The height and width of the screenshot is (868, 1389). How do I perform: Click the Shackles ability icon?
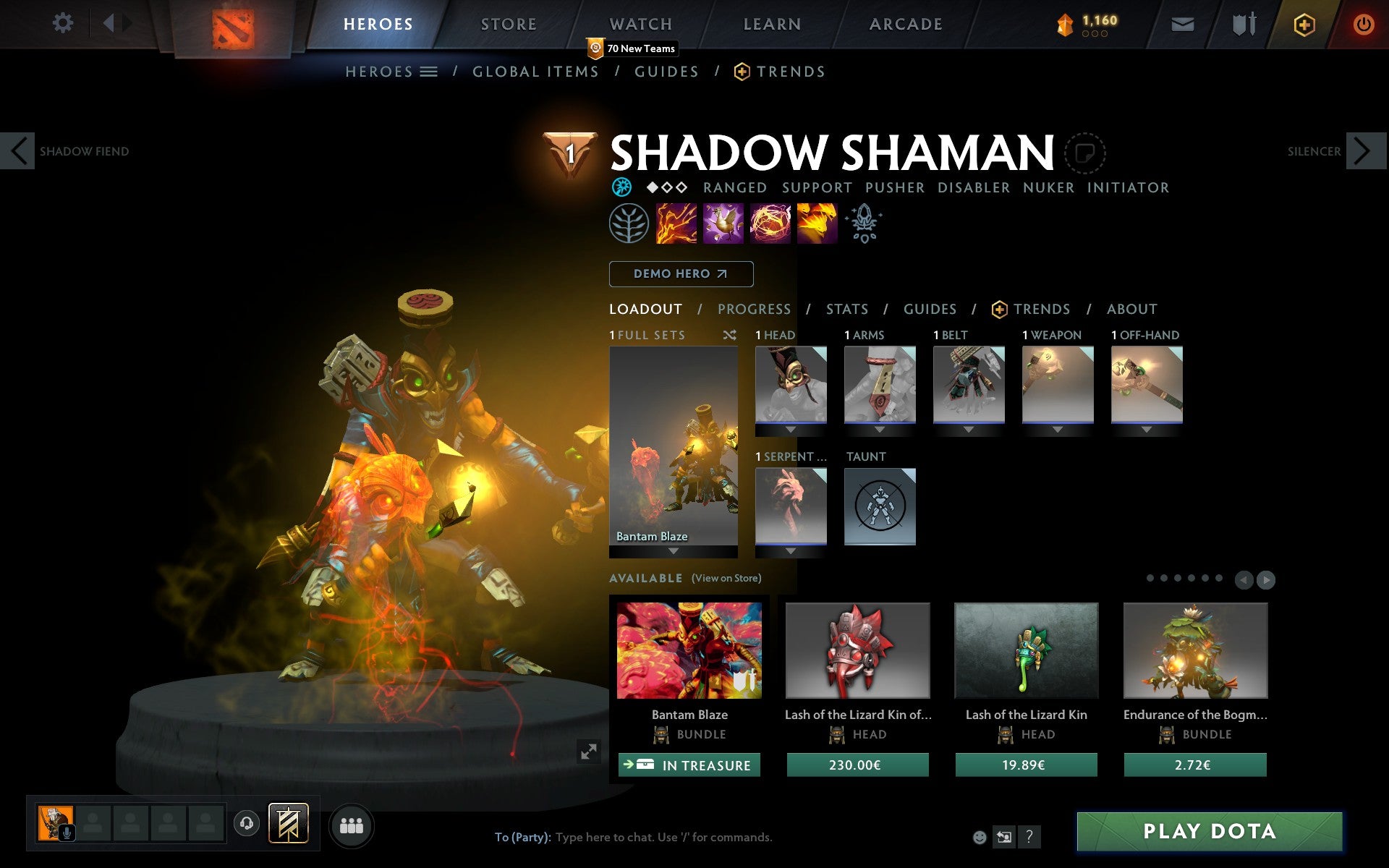769,224
